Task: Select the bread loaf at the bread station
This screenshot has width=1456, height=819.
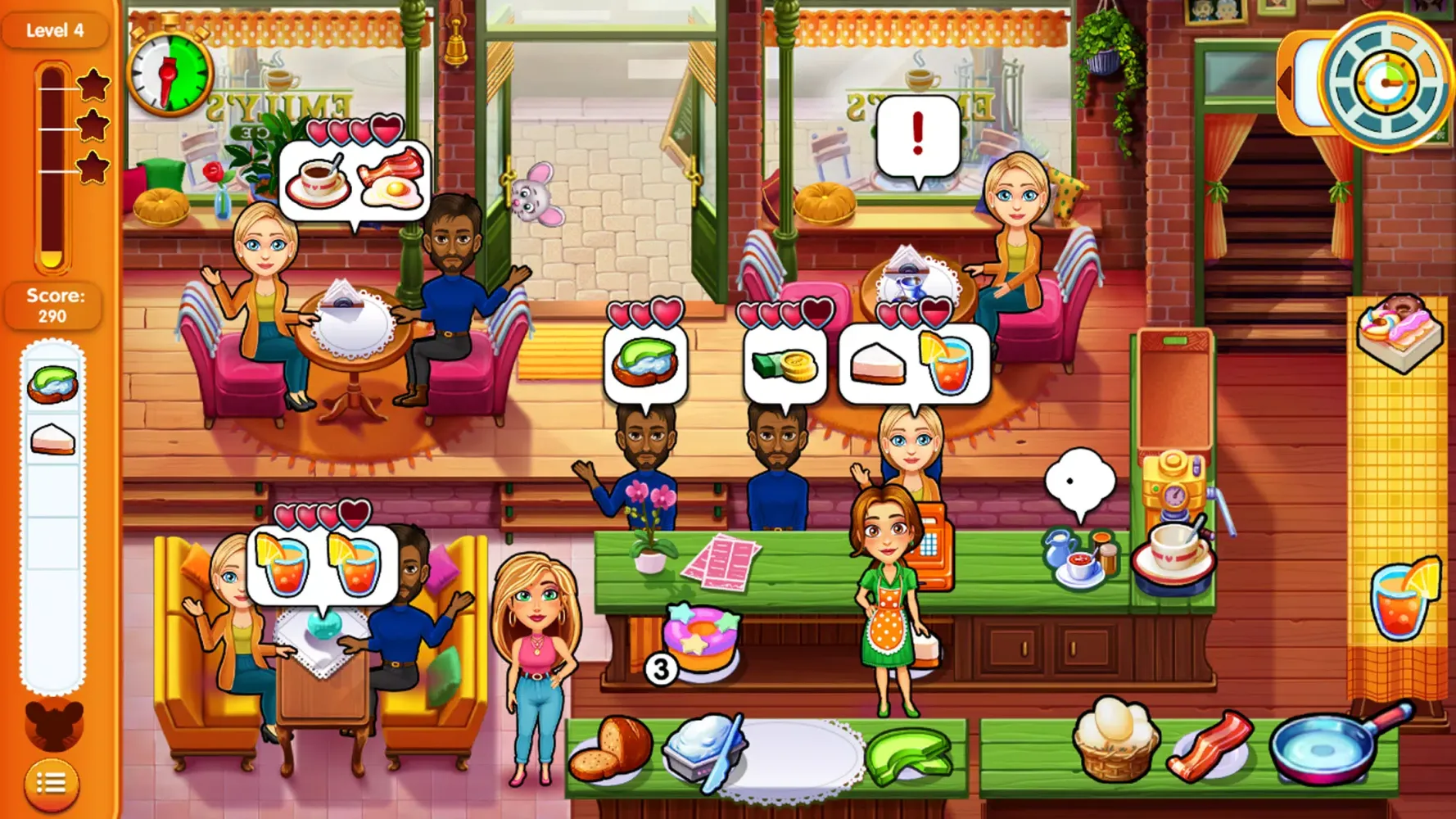Action: pyautogui.click(x=616, y=754)
